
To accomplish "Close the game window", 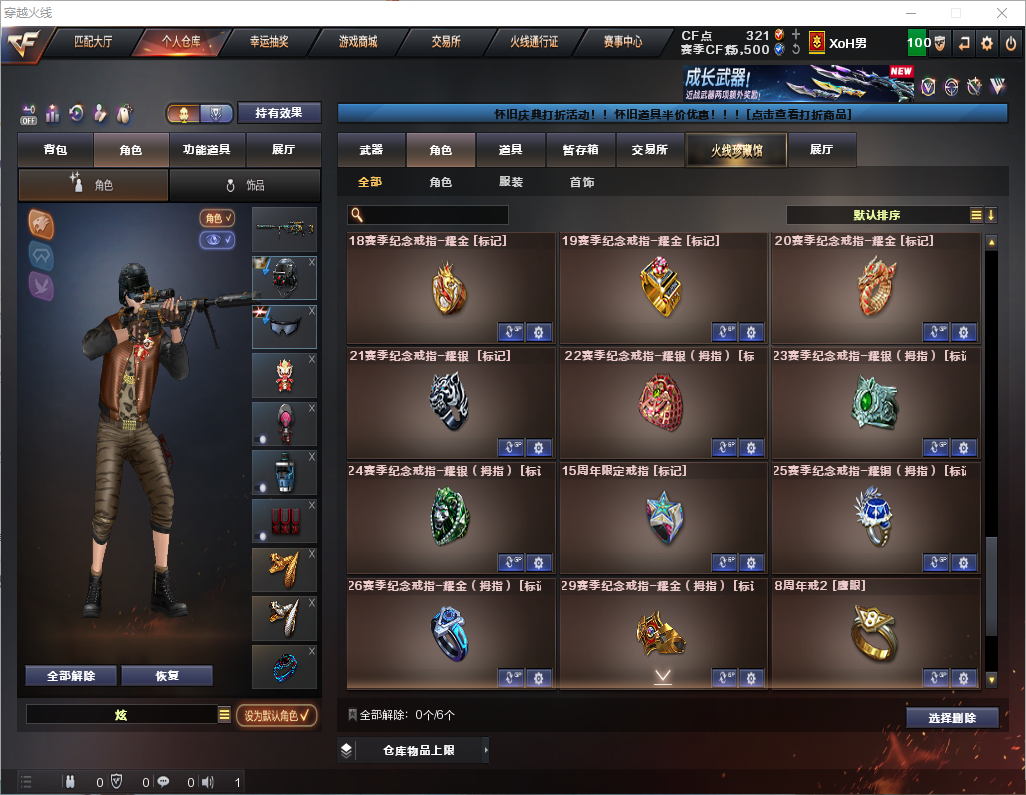I will (1001, 13).
